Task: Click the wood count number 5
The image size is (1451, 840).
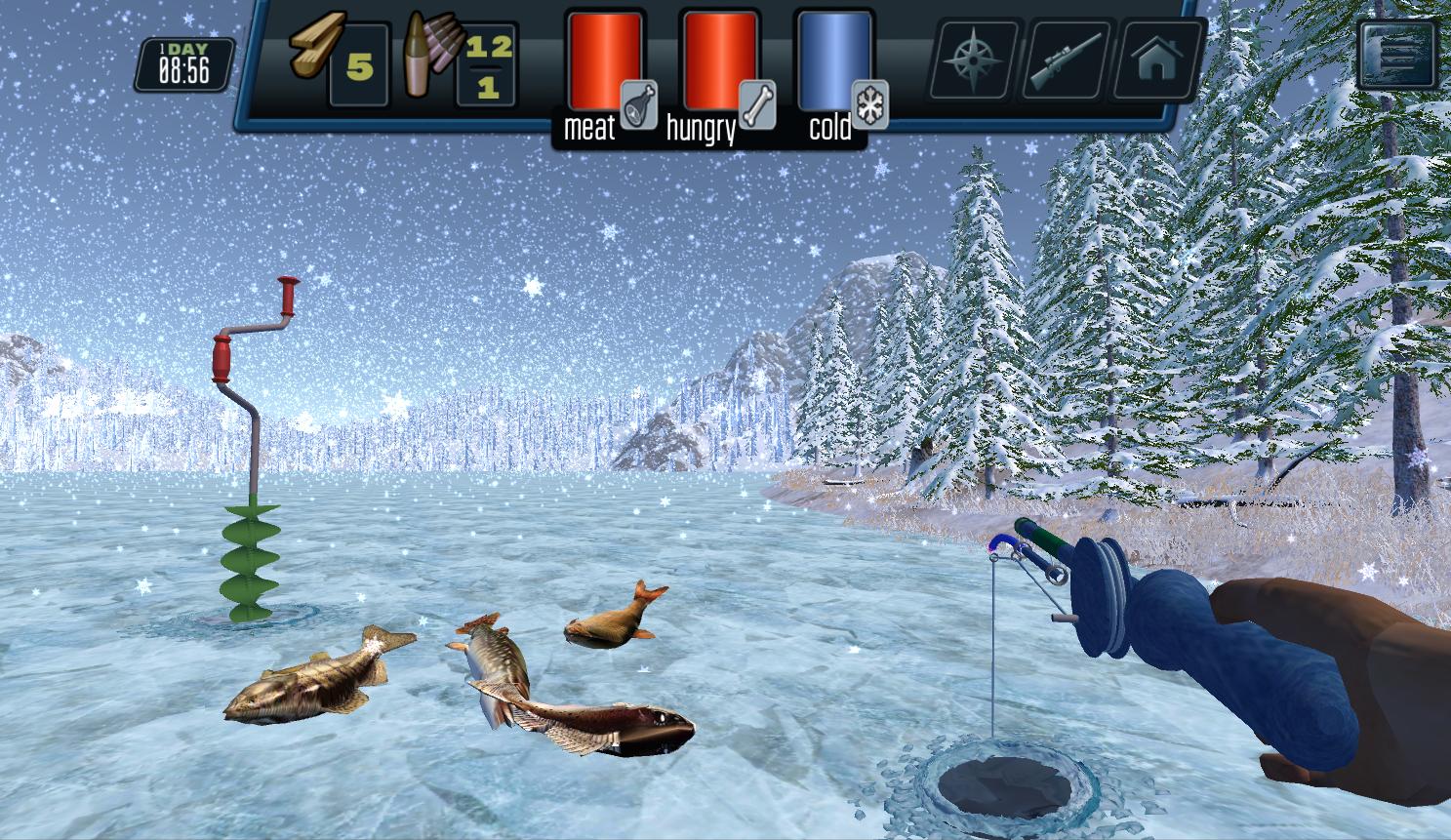Action: click(360, 66)
